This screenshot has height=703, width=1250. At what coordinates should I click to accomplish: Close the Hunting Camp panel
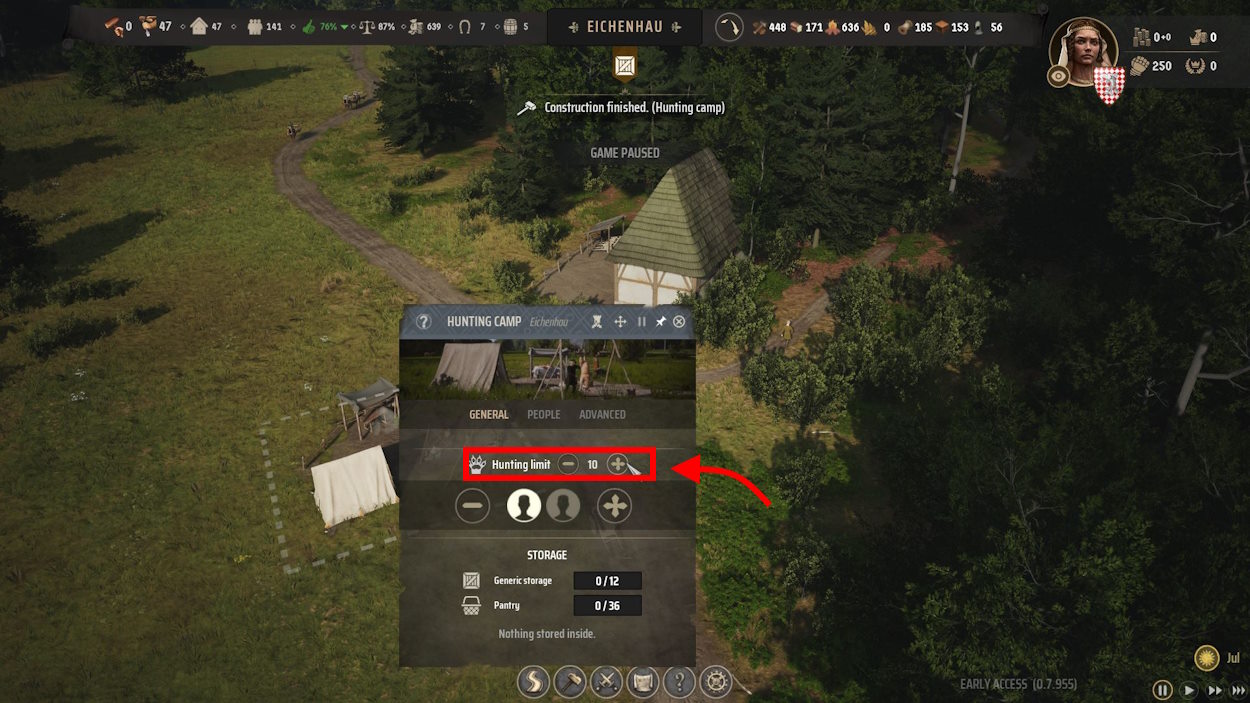[x=680, y=322]
